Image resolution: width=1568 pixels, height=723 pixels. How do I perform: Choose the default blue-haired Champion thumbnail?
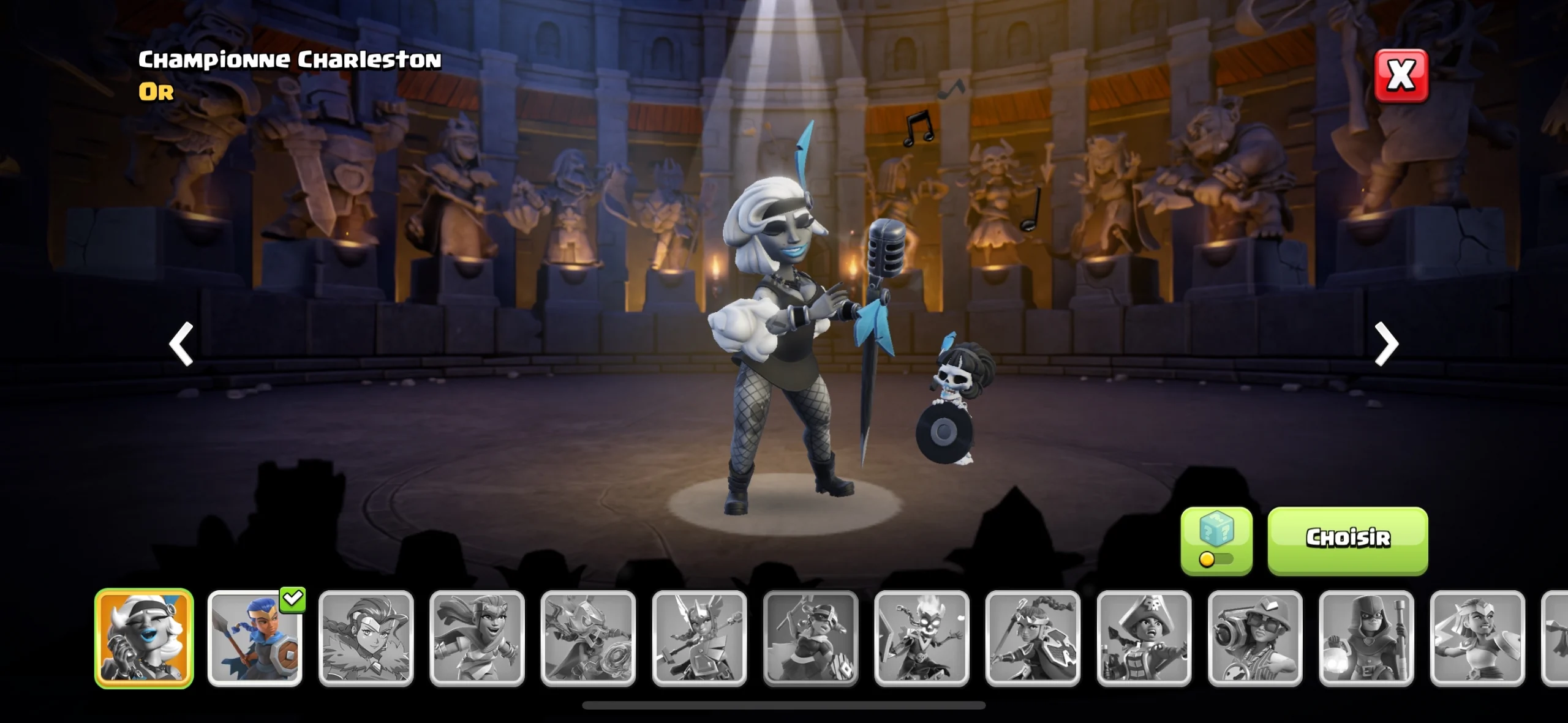coord(255,638)
